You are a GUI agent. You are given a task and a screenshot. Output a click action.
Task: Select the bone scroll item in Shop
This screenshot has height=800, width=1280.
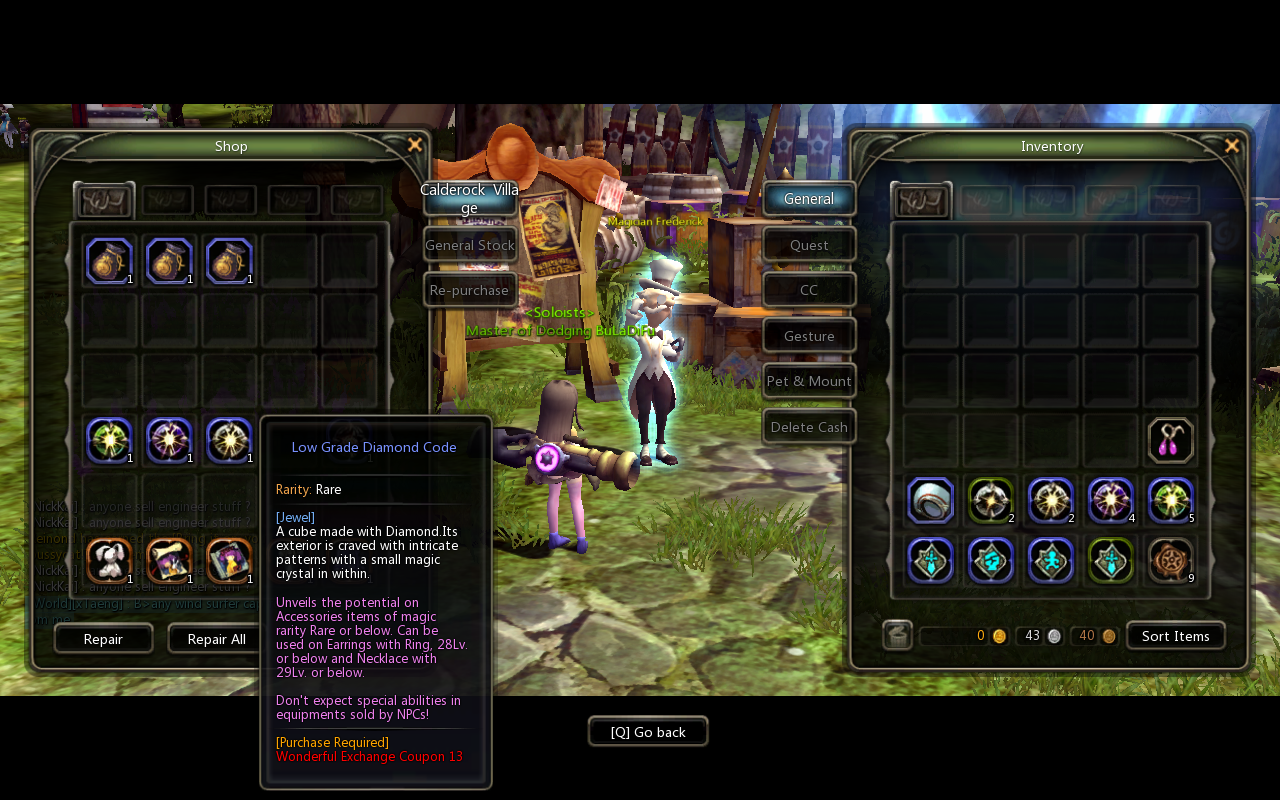tap(169, 561)
